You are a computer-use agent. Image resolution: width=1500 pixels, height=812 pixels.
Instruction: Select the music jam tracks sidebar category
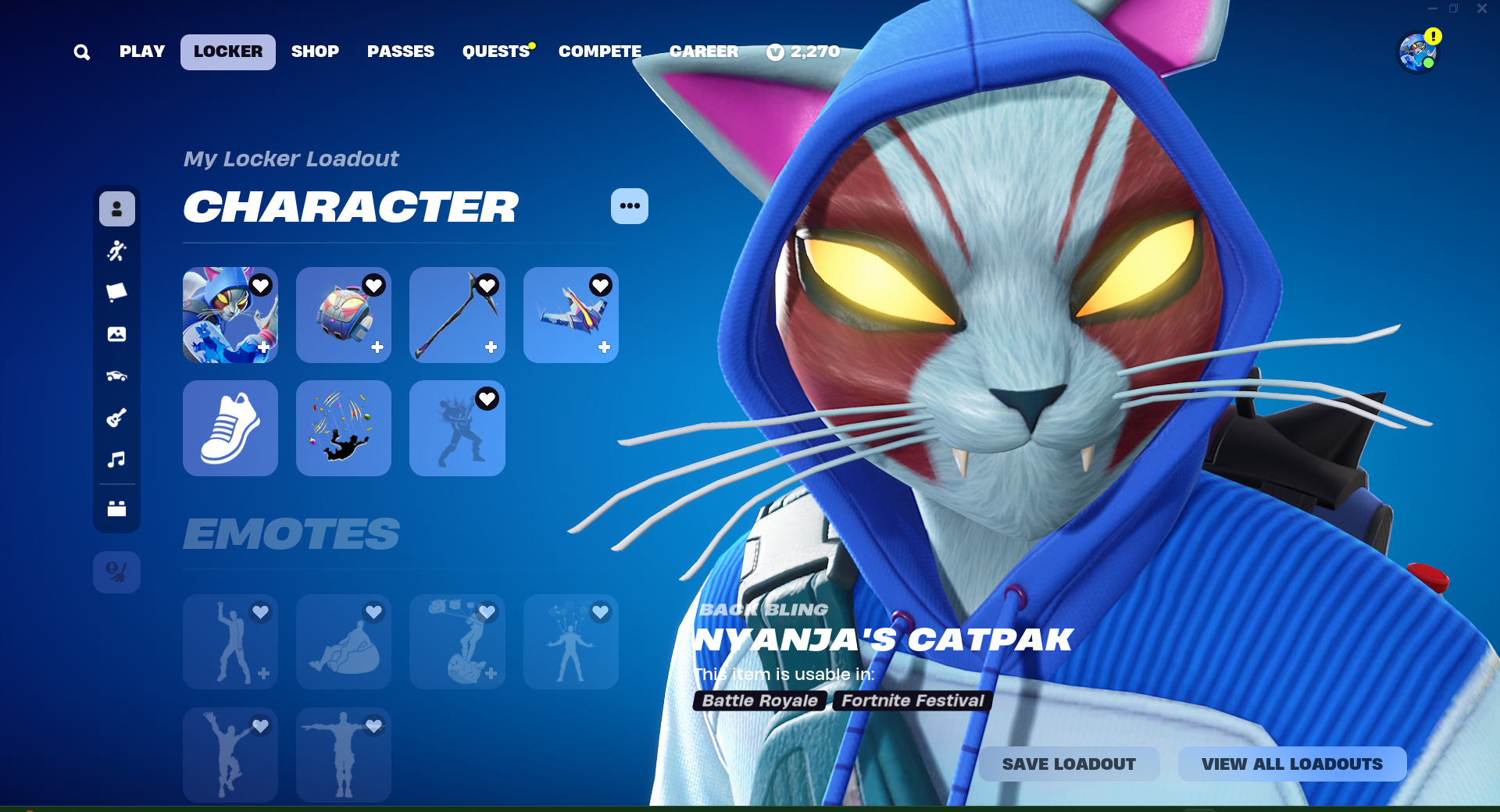click(x=116, y=459)
